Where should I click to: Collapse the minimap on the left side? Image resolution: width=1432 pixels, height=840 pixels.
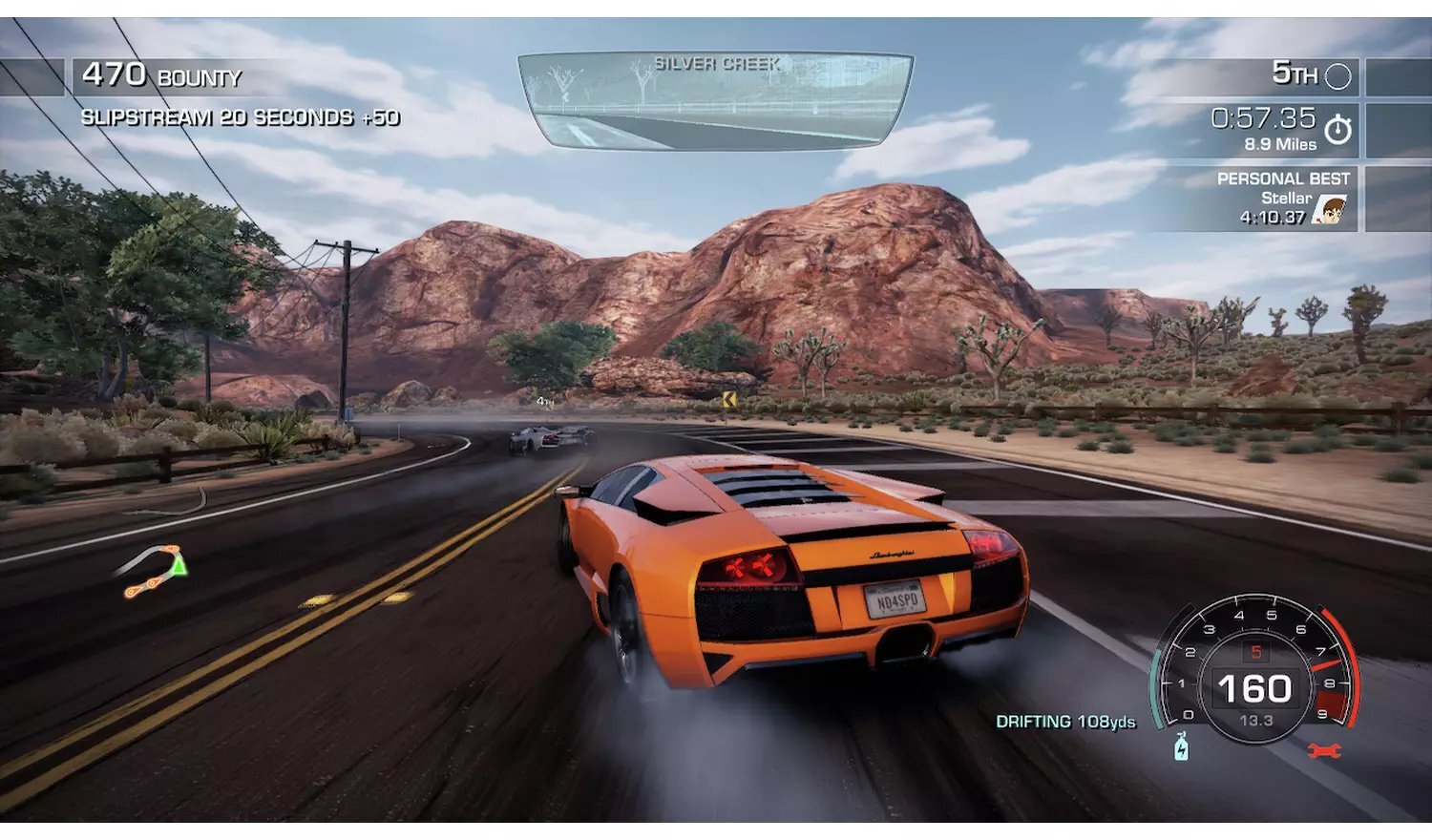156,569
